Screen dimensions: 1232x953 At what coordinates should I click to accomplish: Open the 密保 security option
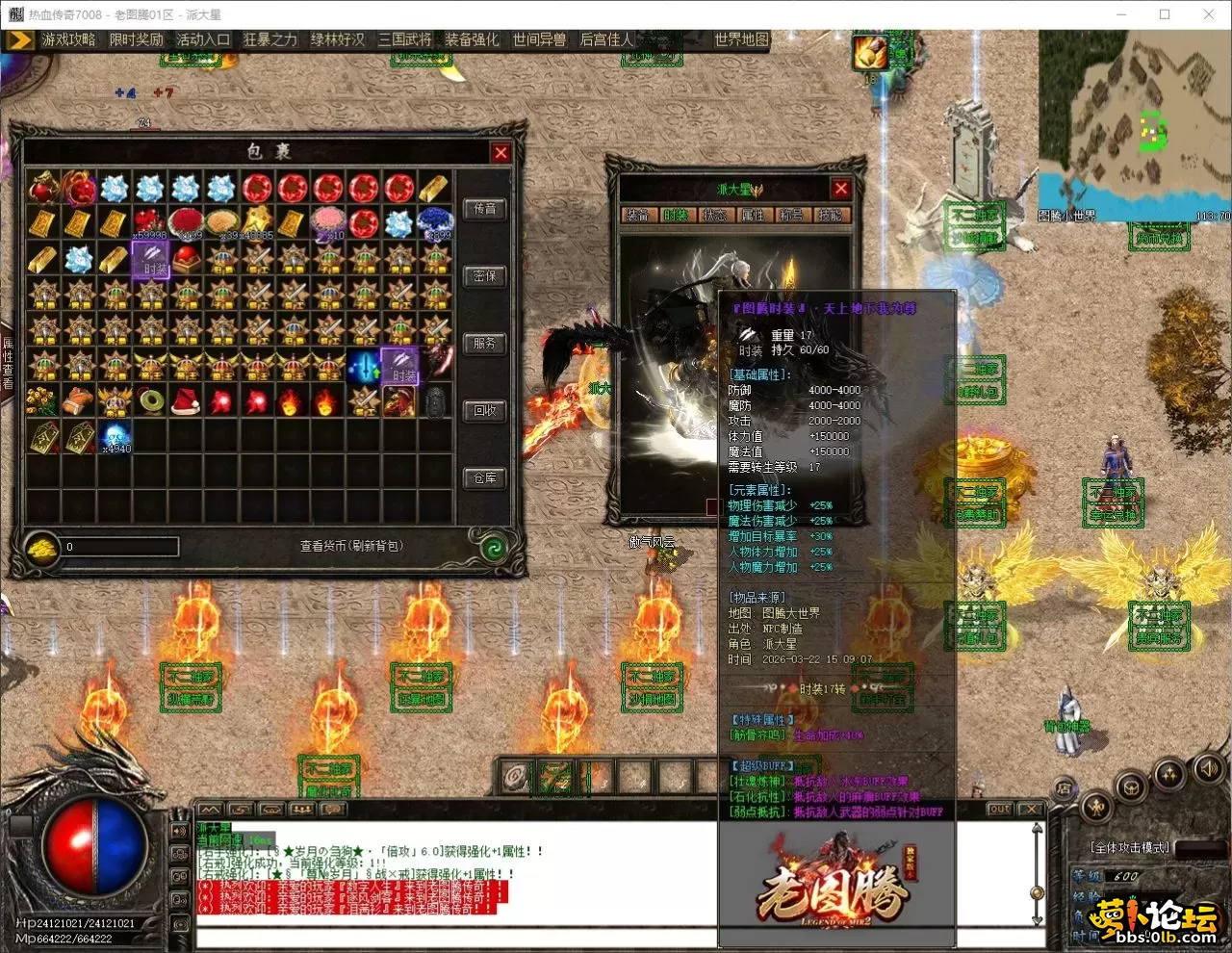(x=485, y=276)
